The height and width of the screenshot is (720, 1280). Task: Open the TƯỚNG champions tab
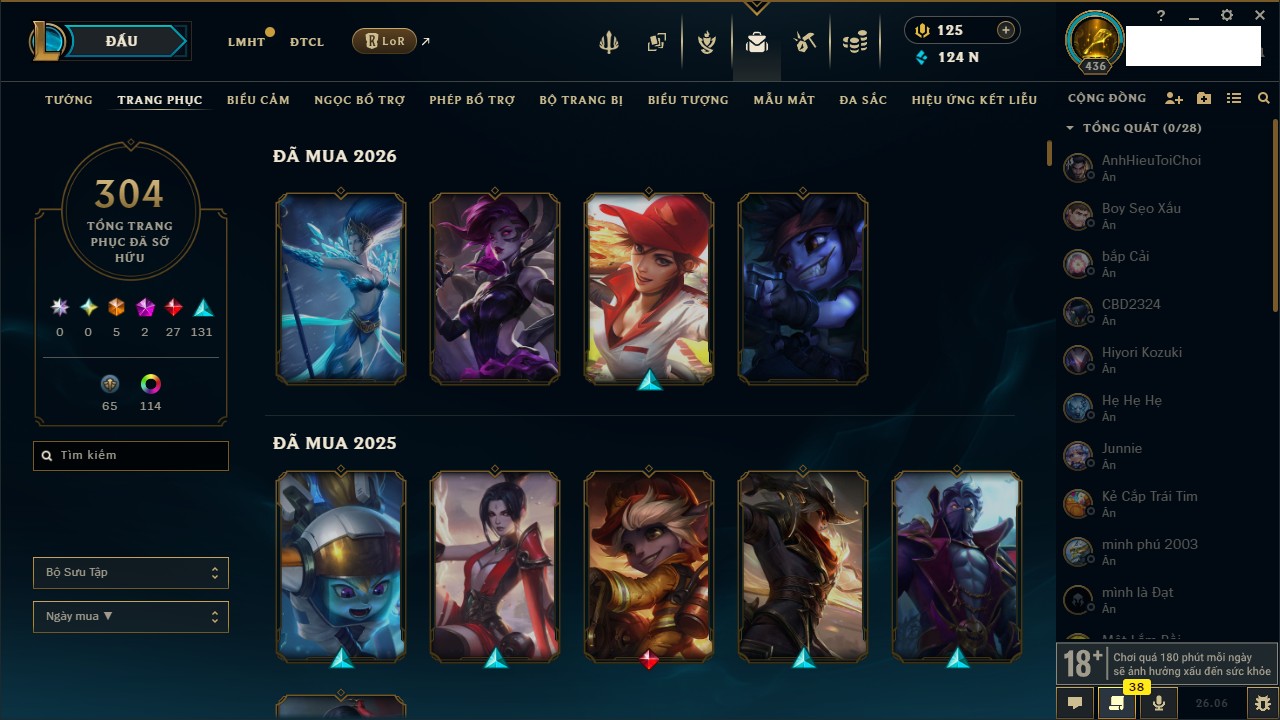click(69, 100)
